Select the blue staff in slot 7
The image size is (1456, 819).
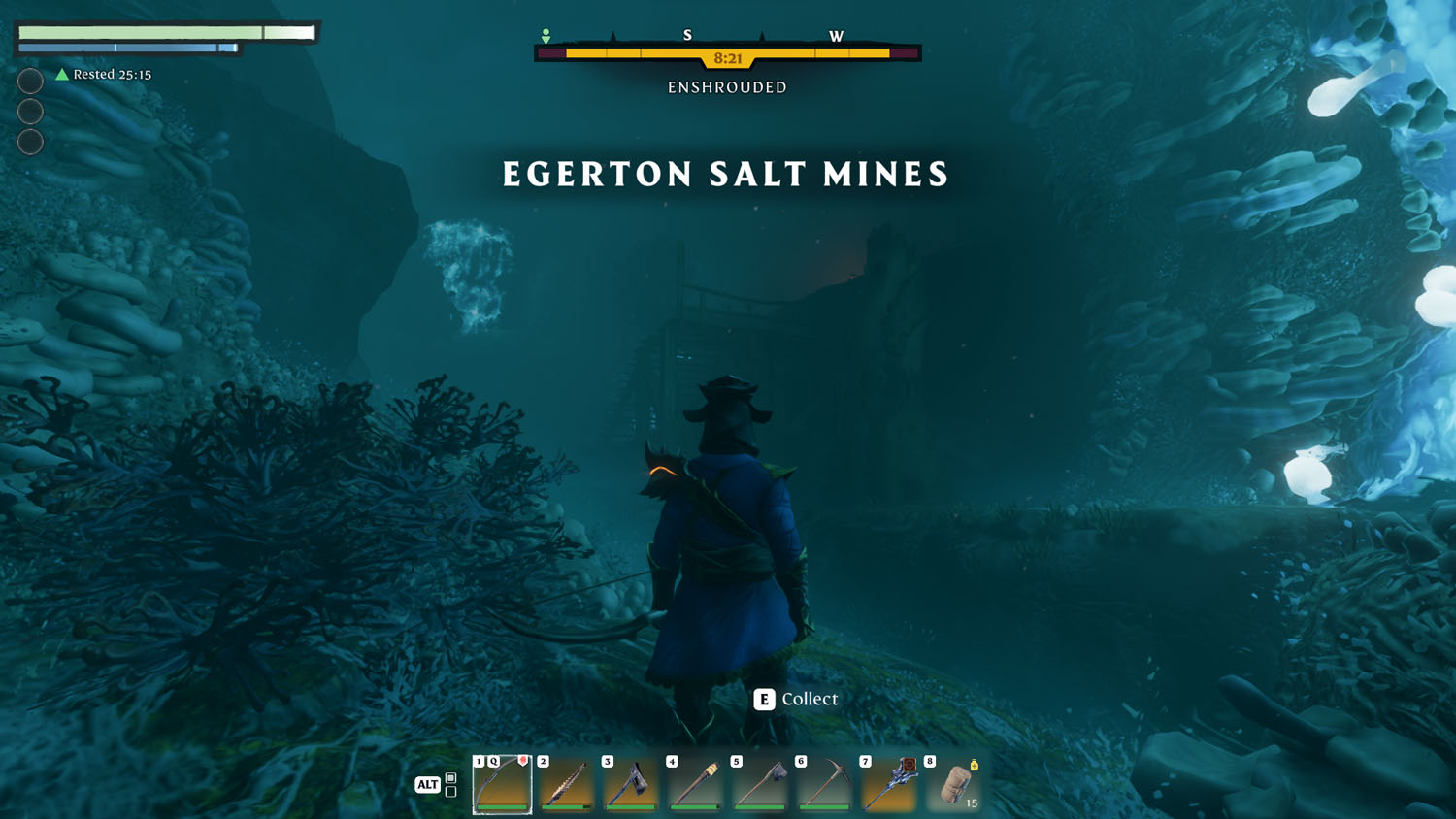pyautogui.click(x=888, y=784)
